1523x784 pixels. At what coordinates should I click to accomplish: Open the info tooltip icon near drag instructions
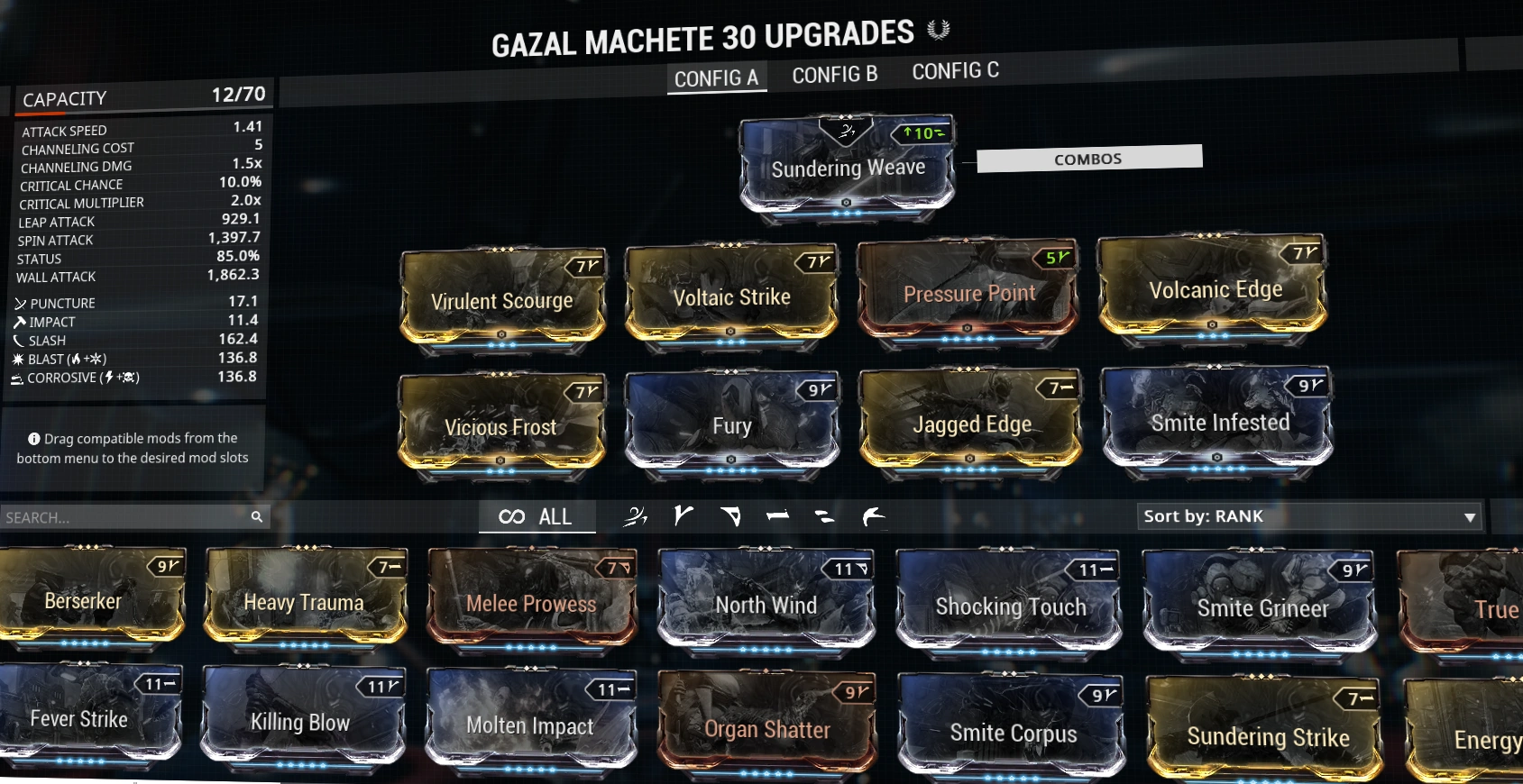pyautogui.click(x=33, y=439)
